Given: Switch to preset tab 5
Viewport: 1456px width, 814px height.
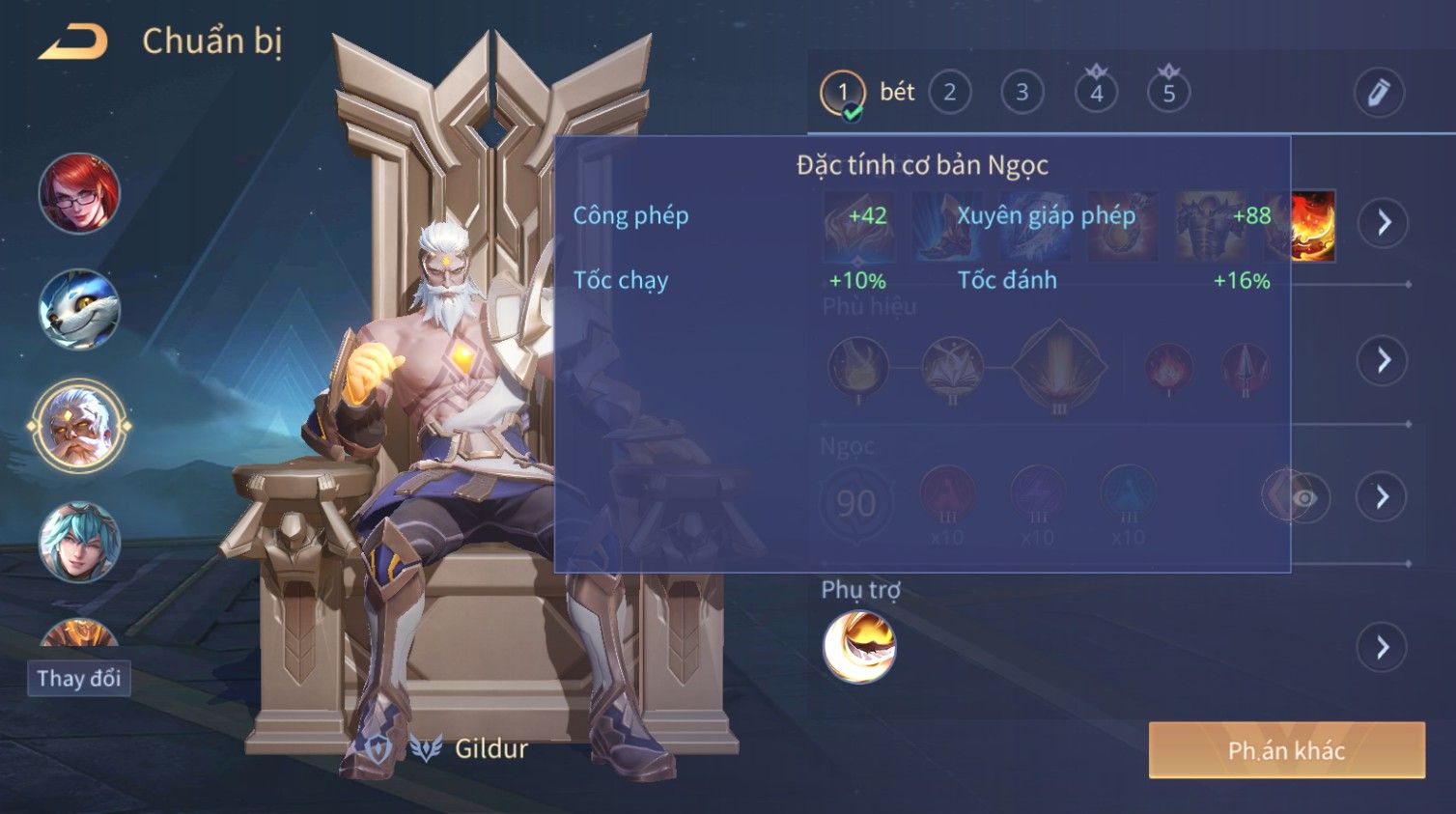Looking at the screenshot, I should point(1168,93).
